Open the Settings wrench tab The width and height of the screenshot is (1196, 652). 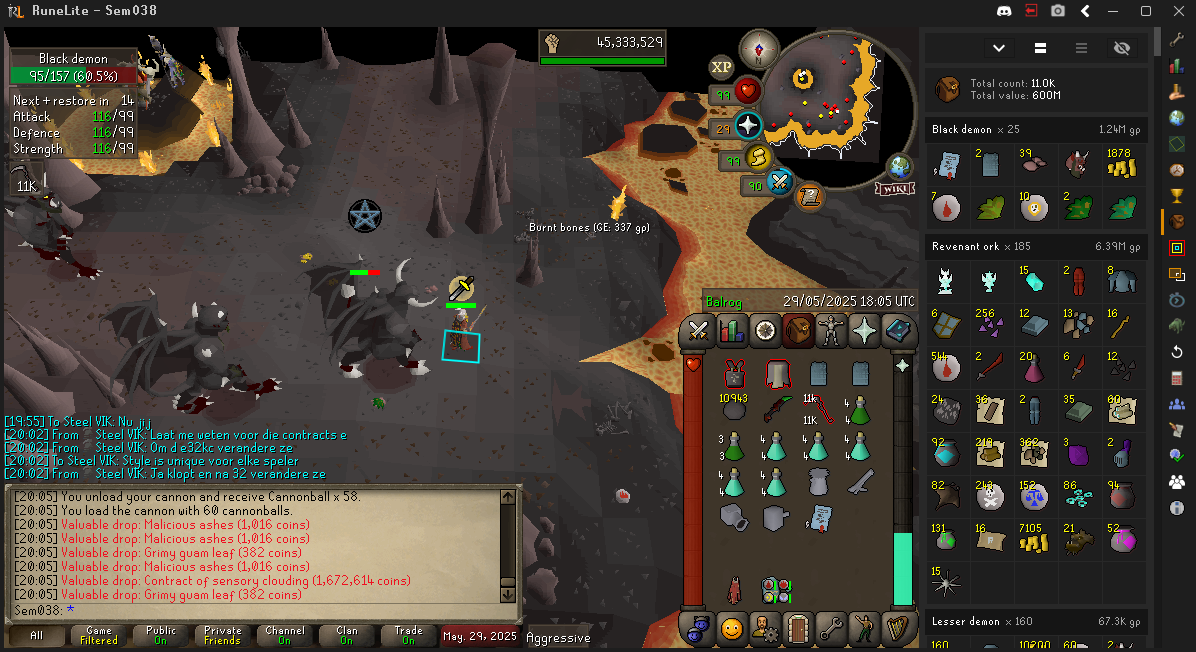point(830,628)
